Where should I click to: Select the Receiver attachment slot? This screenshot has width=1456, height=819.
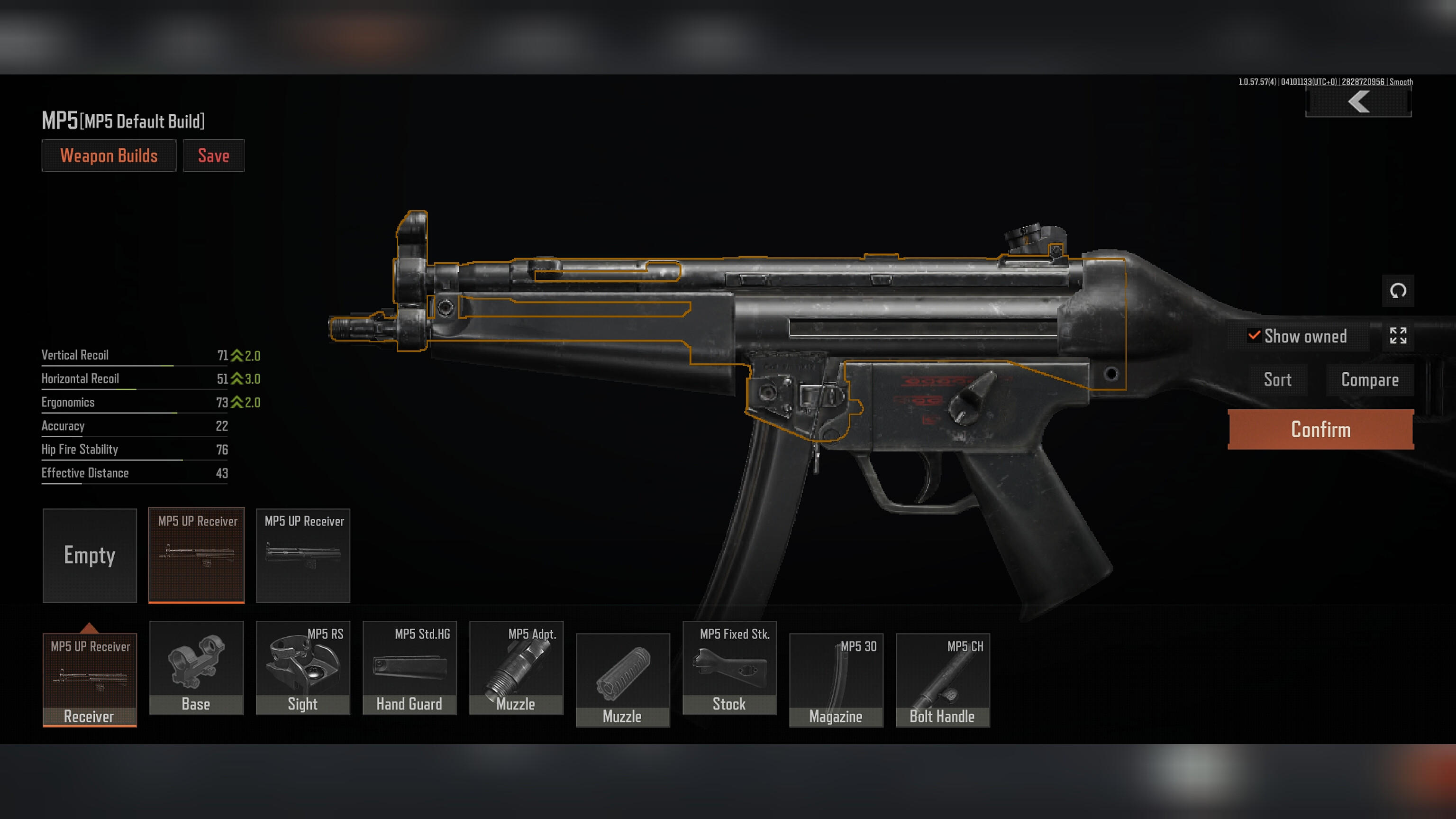coord(89,679)
